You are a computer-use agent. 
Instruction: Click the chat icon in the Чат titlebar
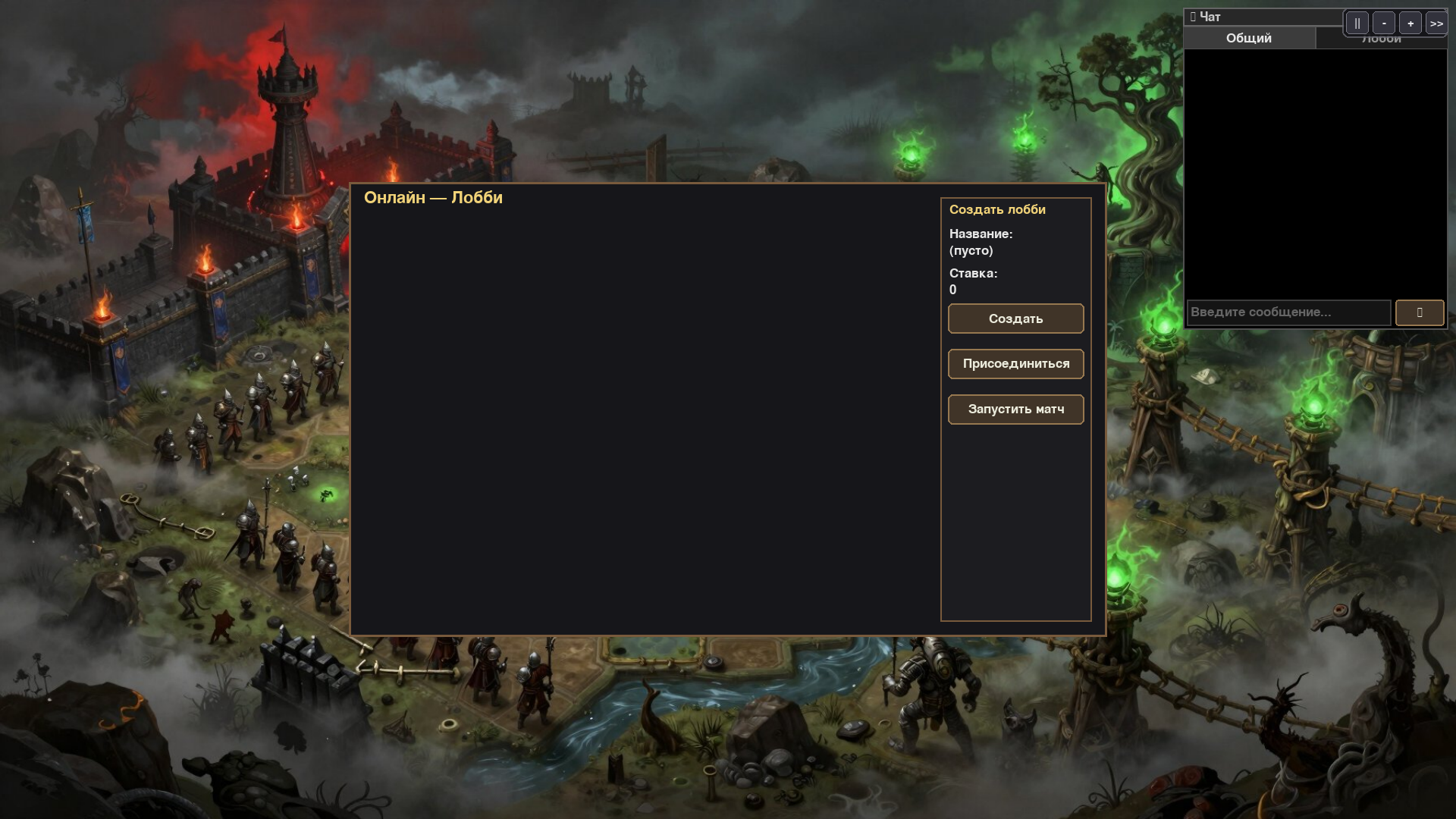coord(1193,15)
